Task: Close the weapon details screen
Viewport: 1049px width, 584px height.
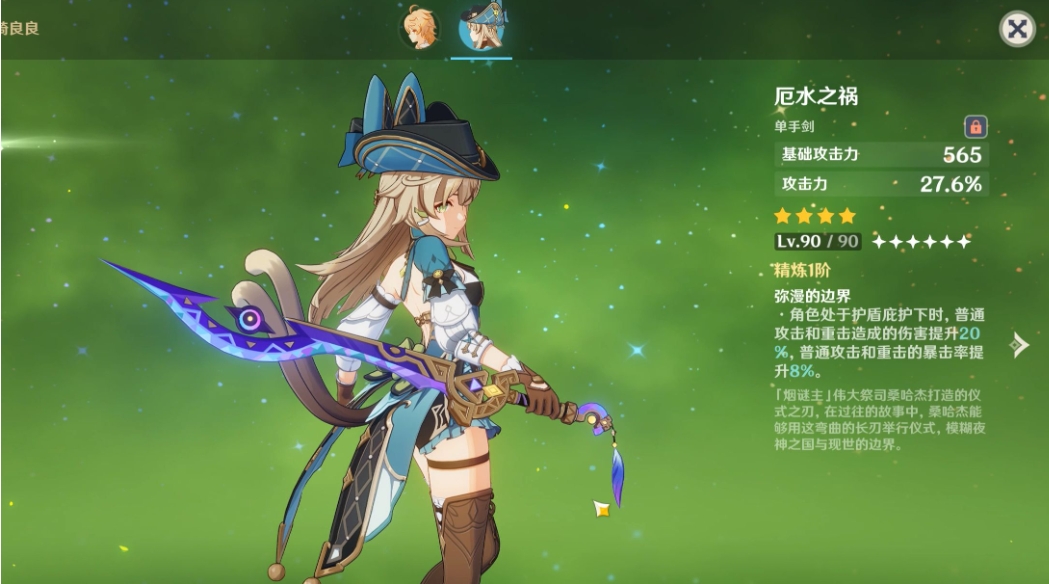Action: [x=1017, y=29]
